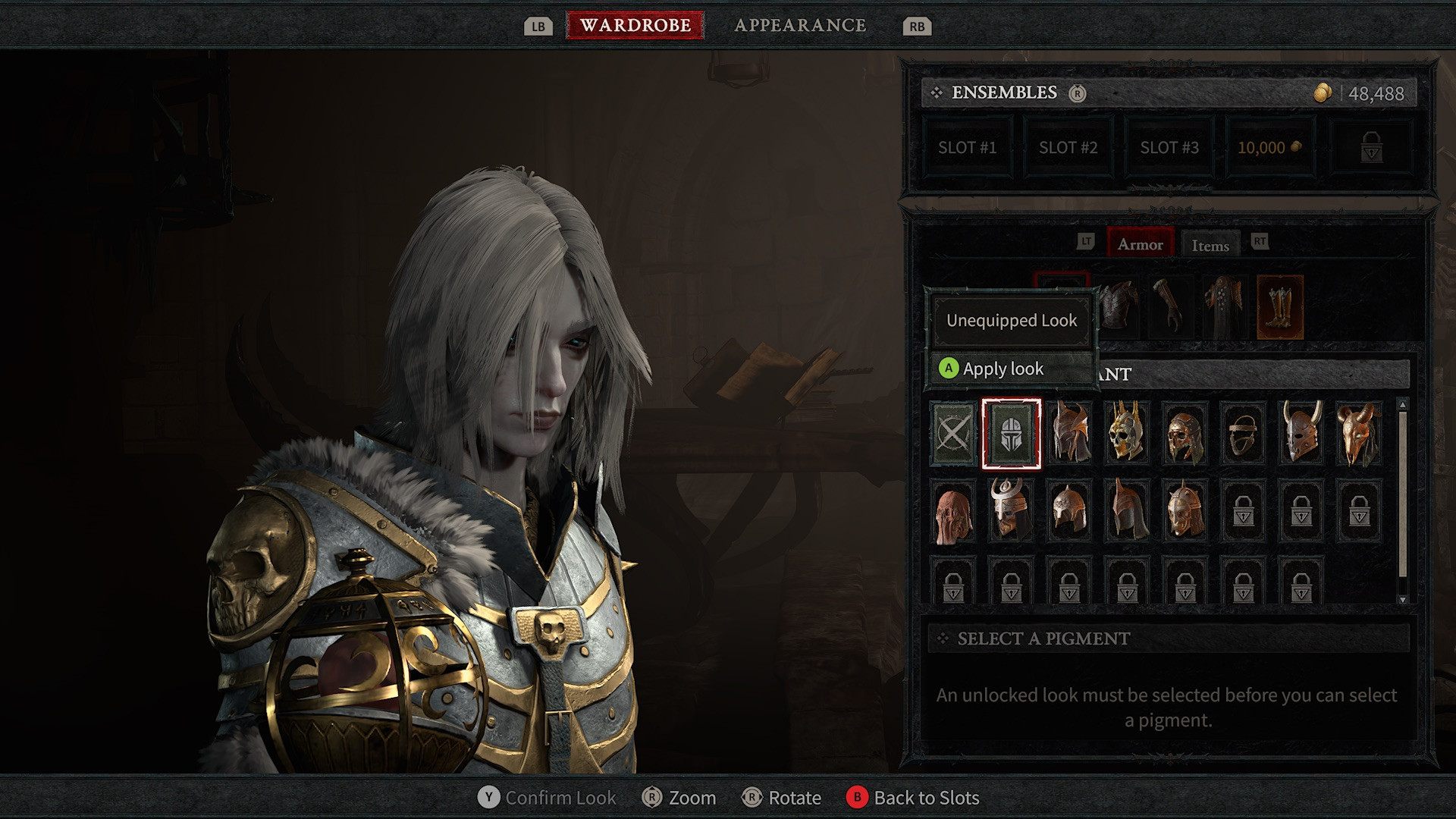Pick the golden crowned skull helm
The width and height of the screenshot is (1456, 819).
click(x=1127, y=434)
